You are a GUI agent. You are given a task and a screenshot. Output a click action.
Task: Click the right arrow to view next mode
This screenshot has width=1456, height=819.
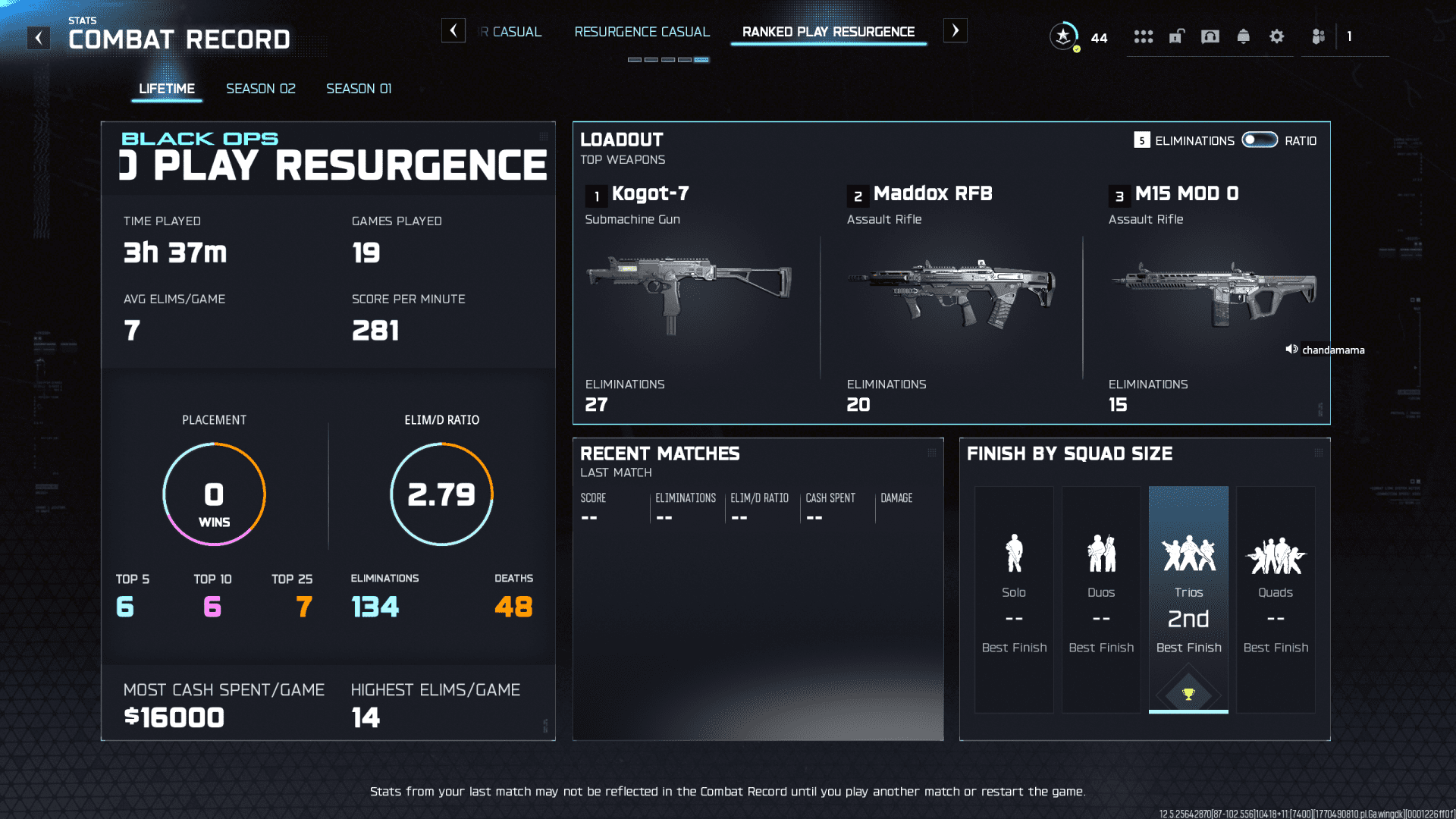tap(955, 30)
